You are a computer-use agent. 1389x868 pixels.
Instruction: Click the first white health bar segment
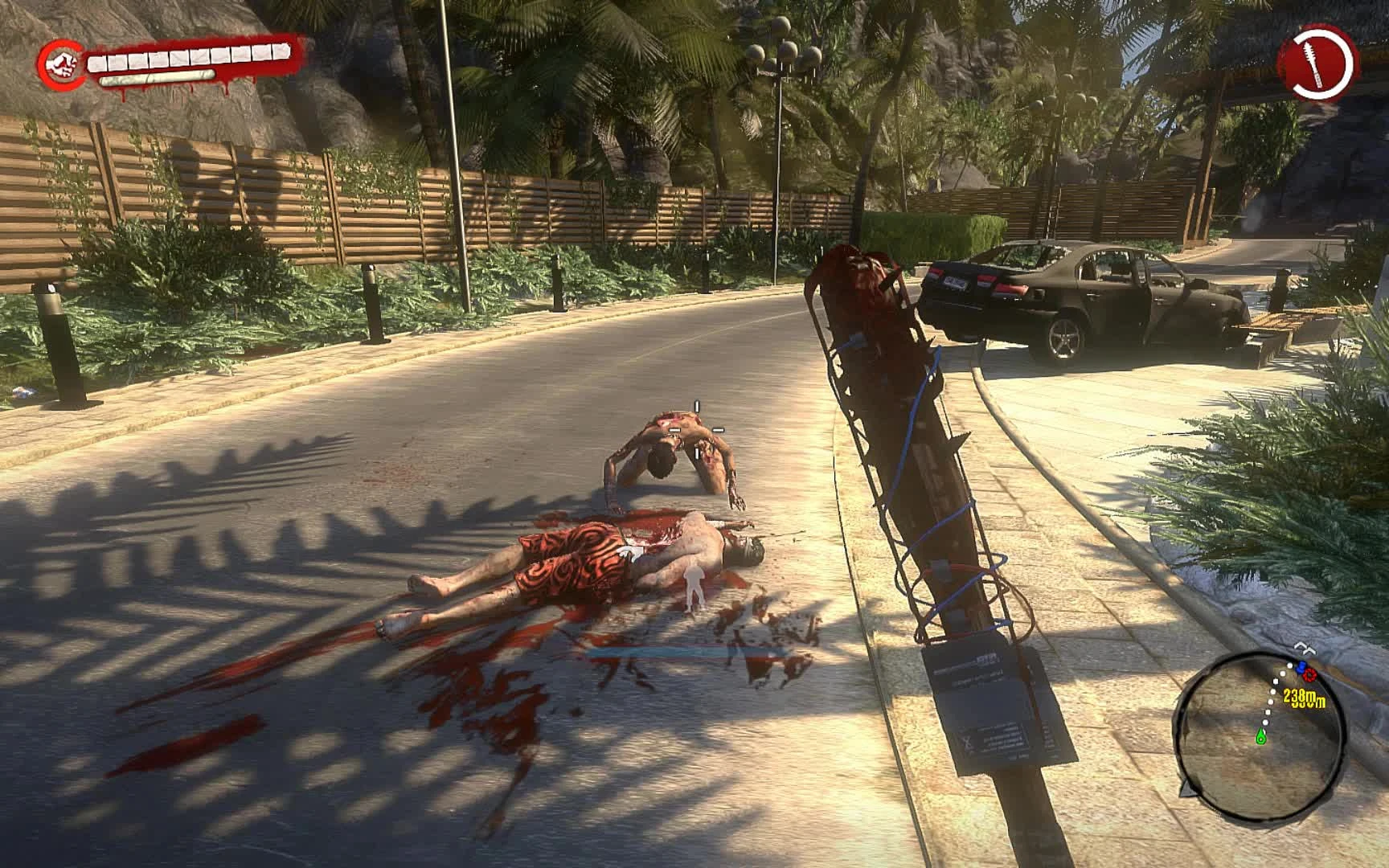click(98, 63)
